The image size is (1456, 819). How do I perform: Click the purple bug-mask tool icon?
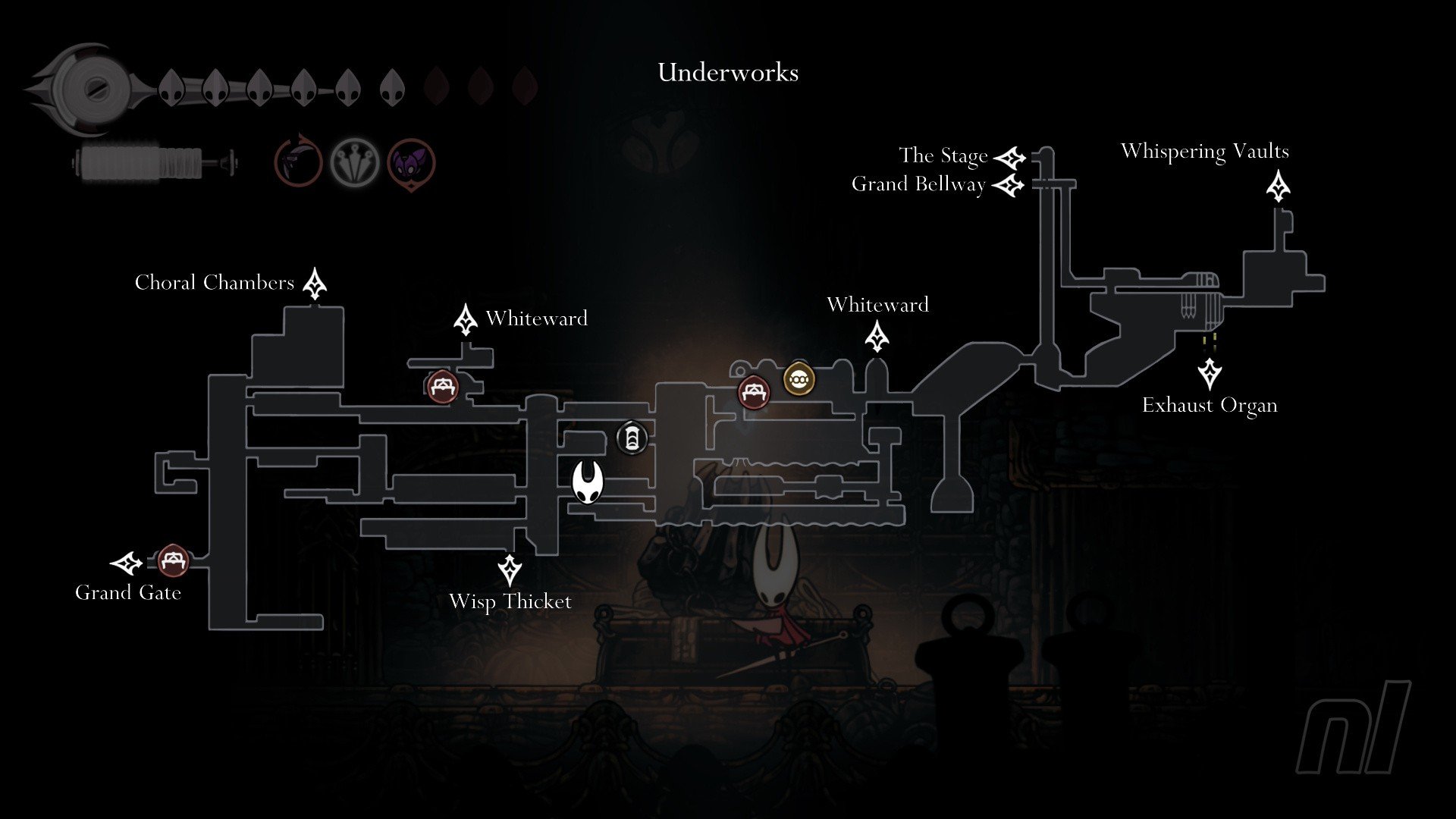[411, 162]
